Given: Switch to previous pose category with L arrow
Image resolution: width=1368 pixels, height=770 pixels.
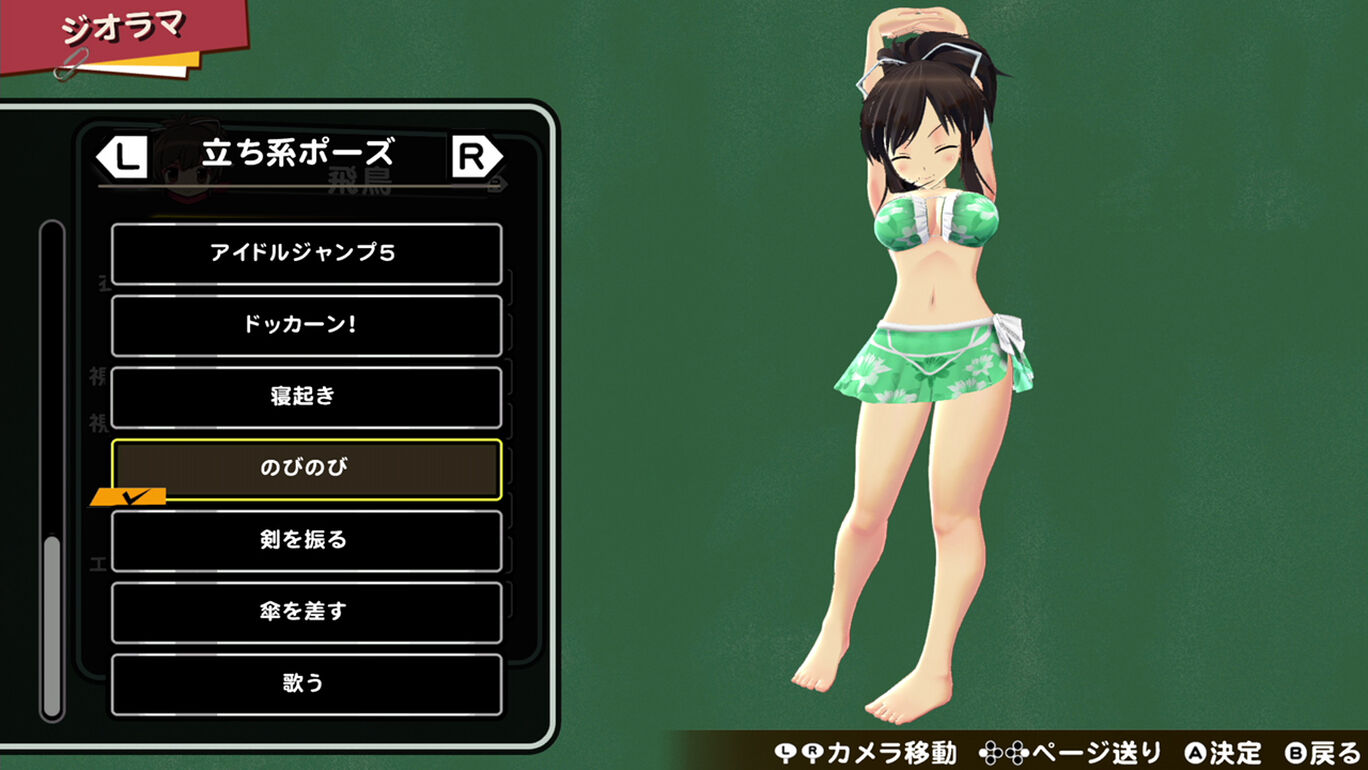Looking at the screenshot, I should point(122,157).
